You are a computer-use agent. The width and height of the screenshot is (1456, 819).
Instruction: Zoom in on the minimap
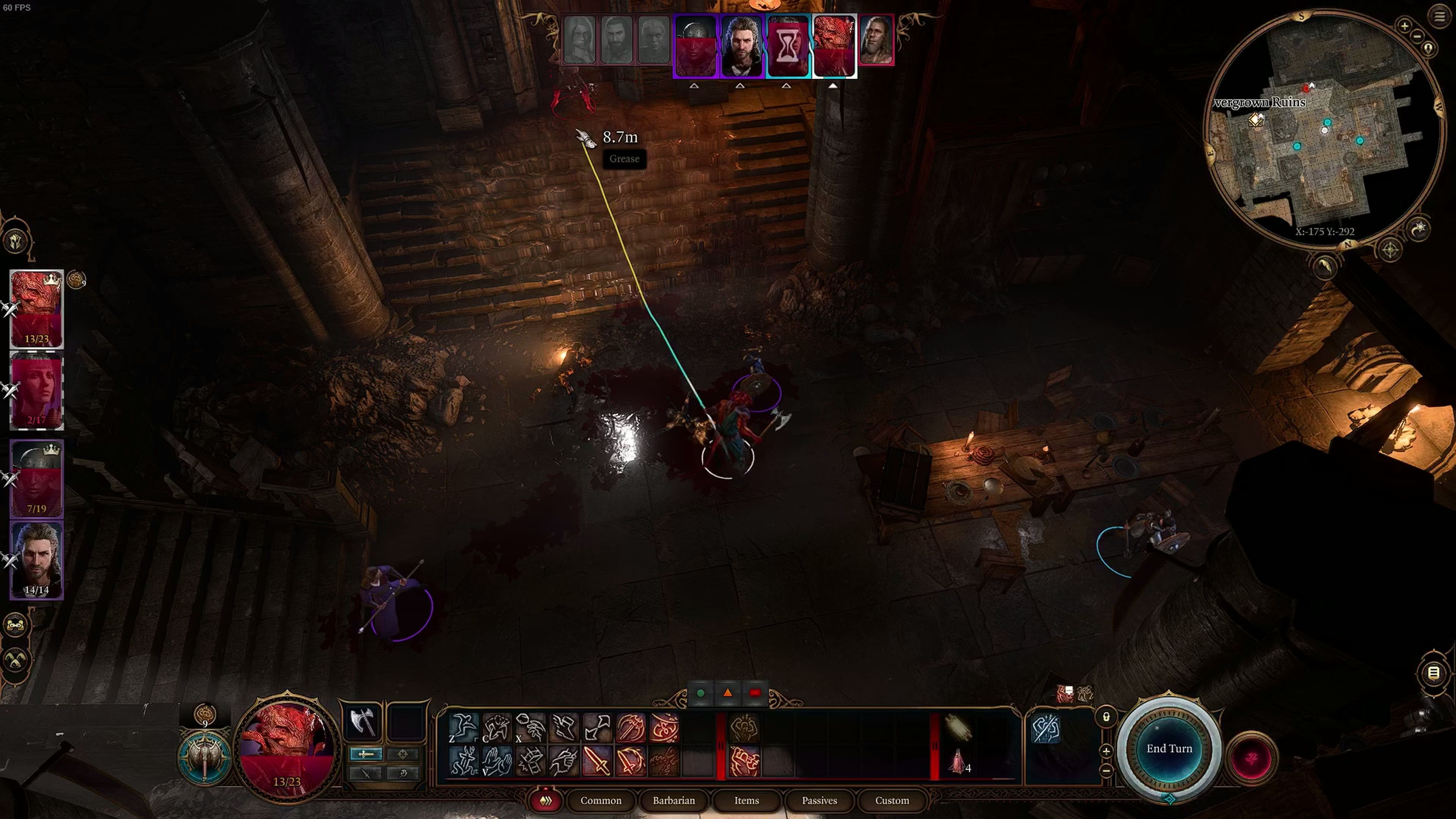pyautogui.click(x=1404, y=25)
